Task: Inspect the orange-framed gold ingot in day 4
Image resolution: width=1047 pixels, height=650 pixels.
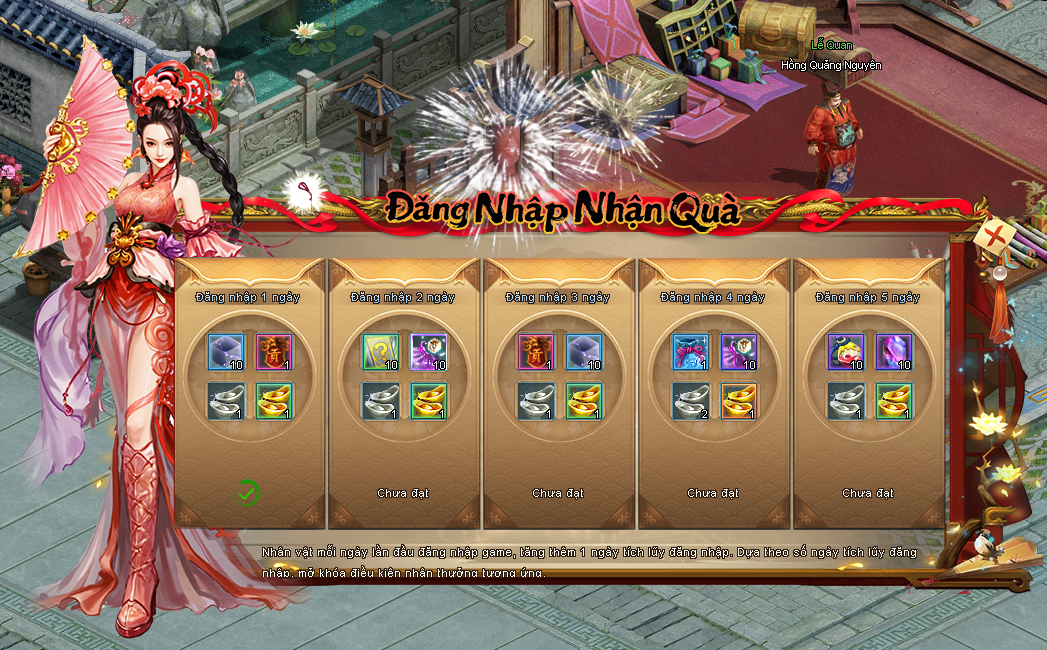Action: [739, 400]
